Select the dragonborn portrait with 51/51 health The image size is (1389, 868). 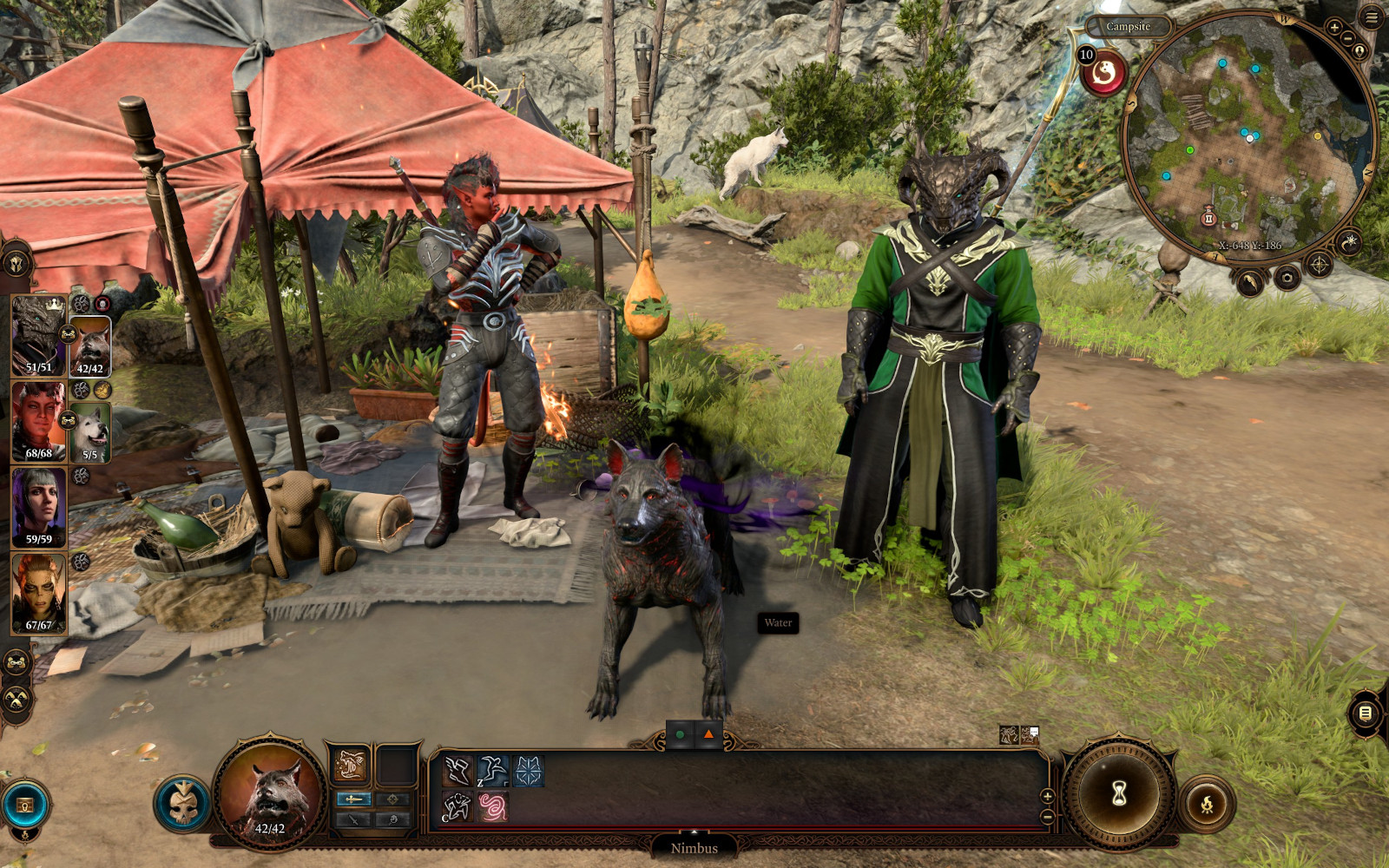click(x=38, y=336)
